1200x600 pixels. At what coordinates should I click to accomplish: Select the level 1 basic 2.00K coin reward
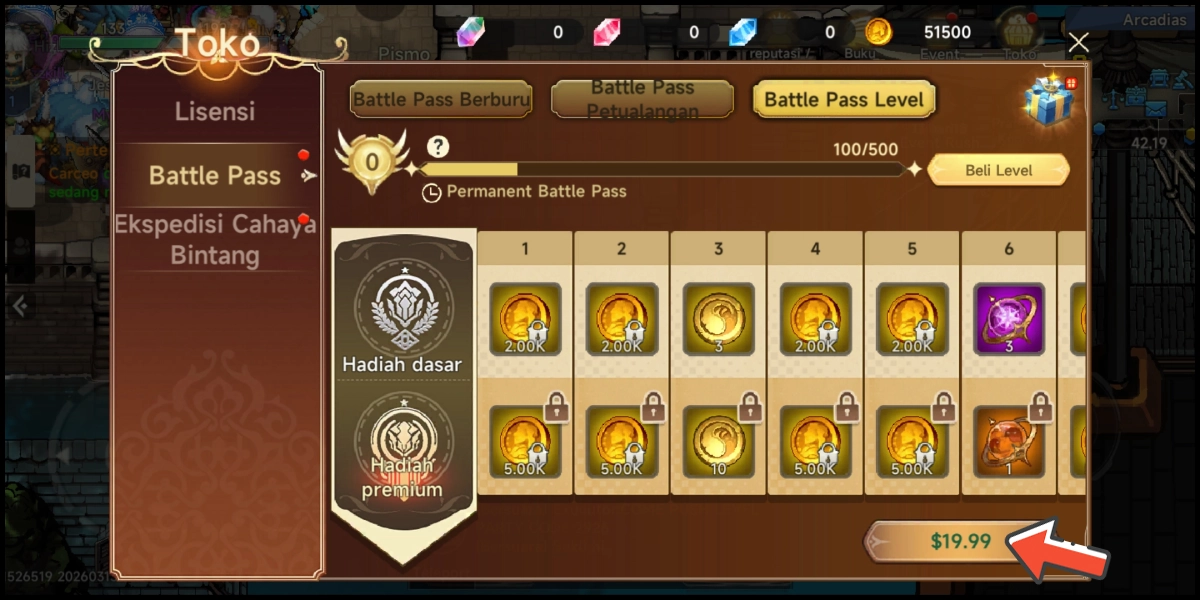(x=524, y=319)
